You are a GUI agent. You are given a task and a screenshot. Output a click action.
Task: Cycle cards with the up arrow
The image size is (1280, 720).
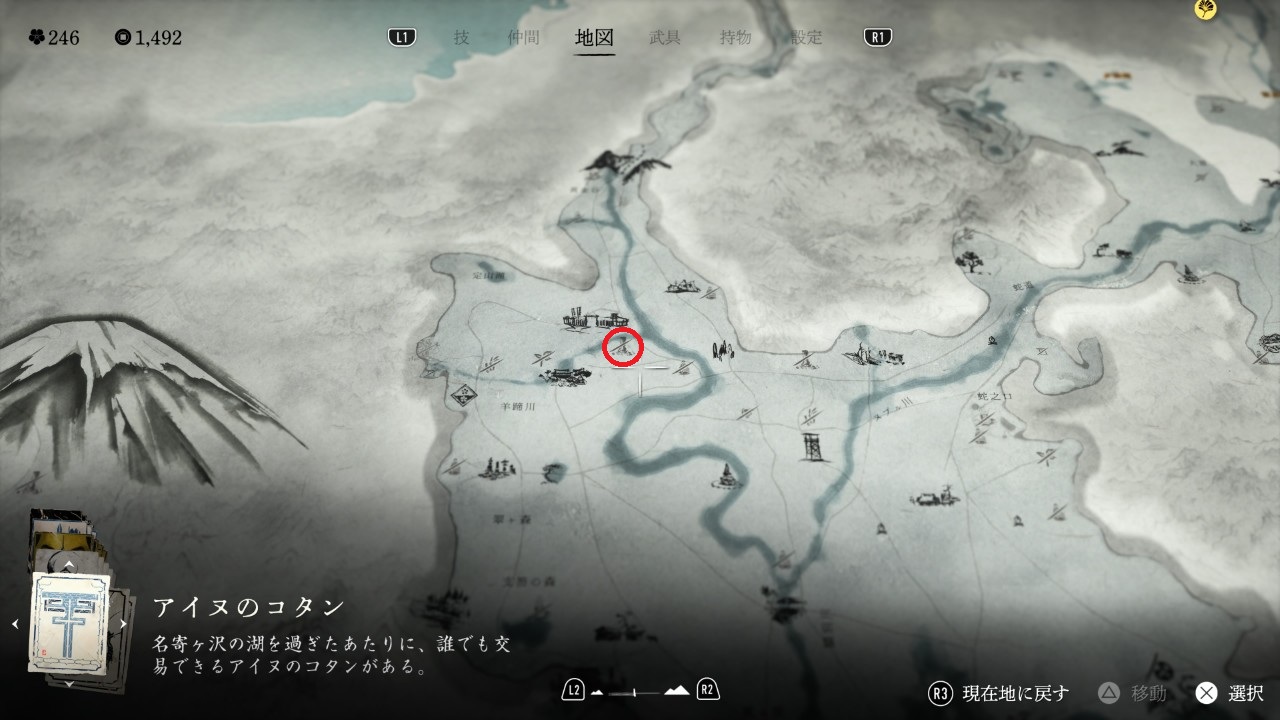tap(68, 565)
